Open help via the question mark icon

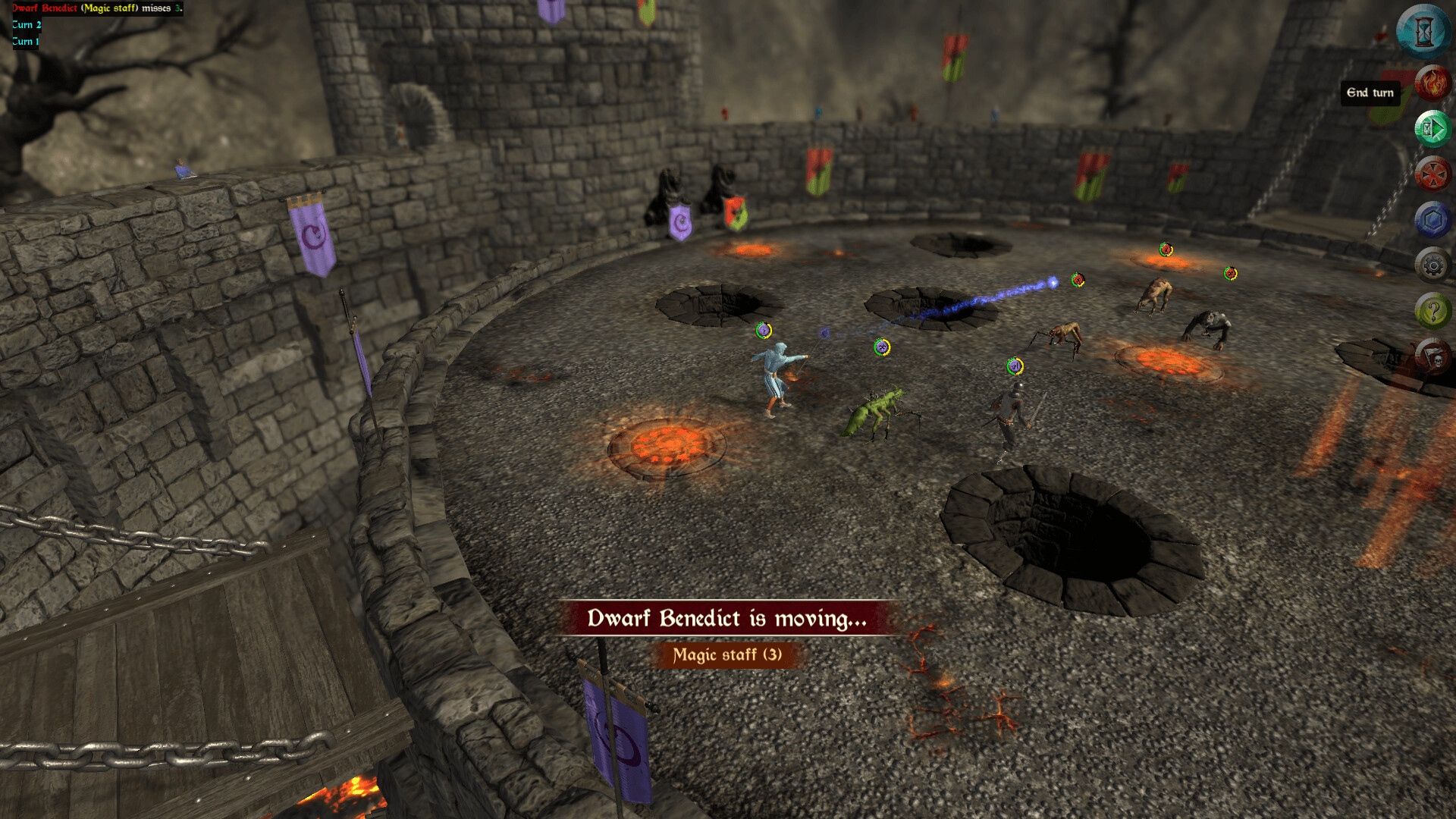point(1432,311)
